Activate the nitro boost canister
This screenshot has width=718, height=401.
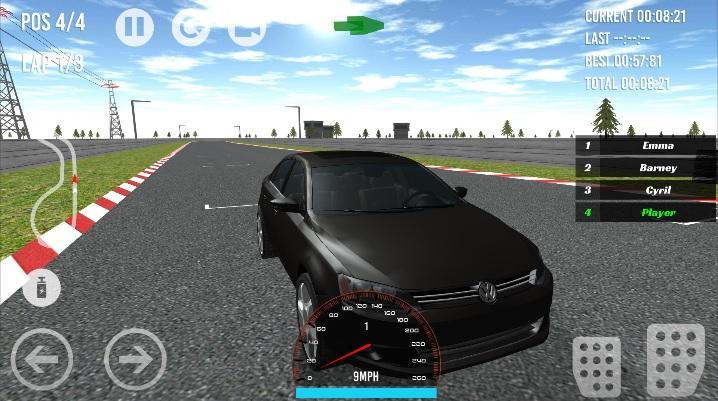click(x=41, y=288)
